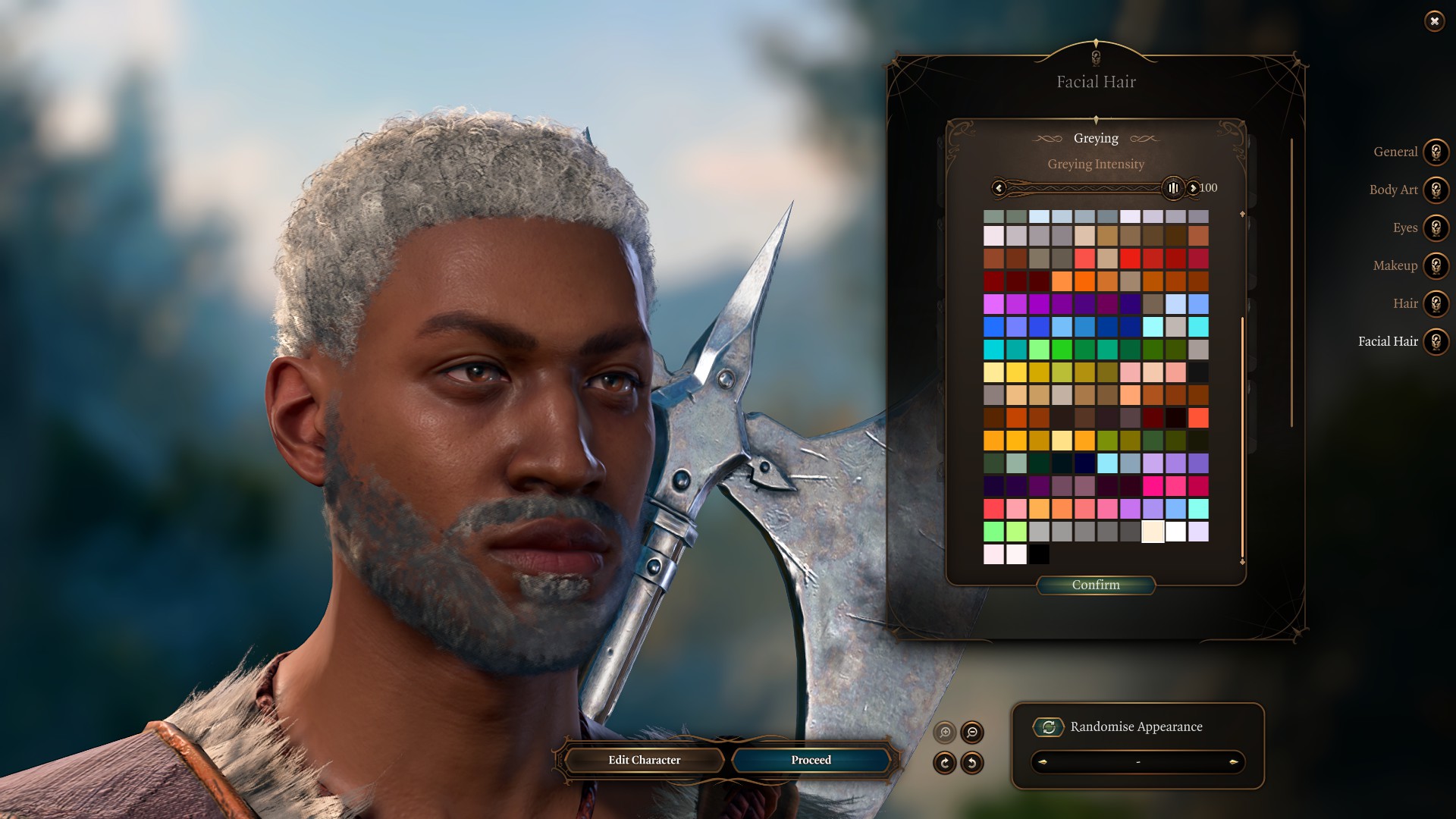The height and width of the screenshot is (819, 1456).
Task: Select the next randomise preset arrow
Action: (x=1233, y=762)
